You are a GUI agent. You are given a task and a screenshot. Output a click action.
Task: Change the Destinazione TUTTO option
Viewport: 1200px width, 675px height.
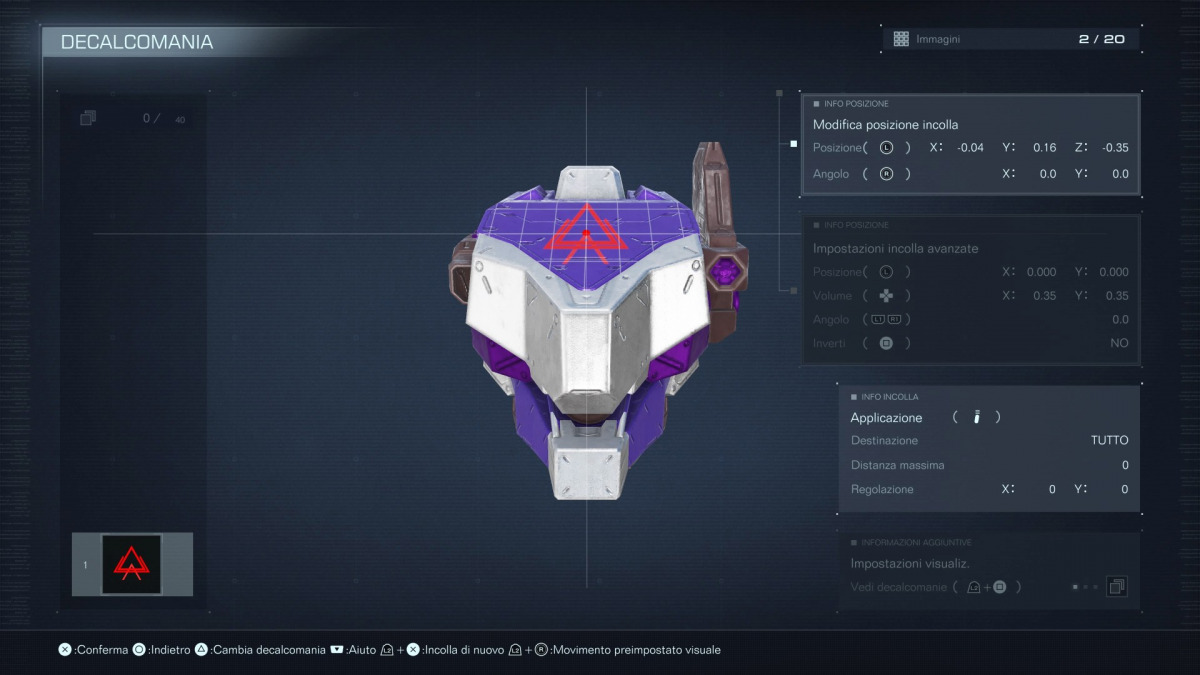click(1109, 440)
